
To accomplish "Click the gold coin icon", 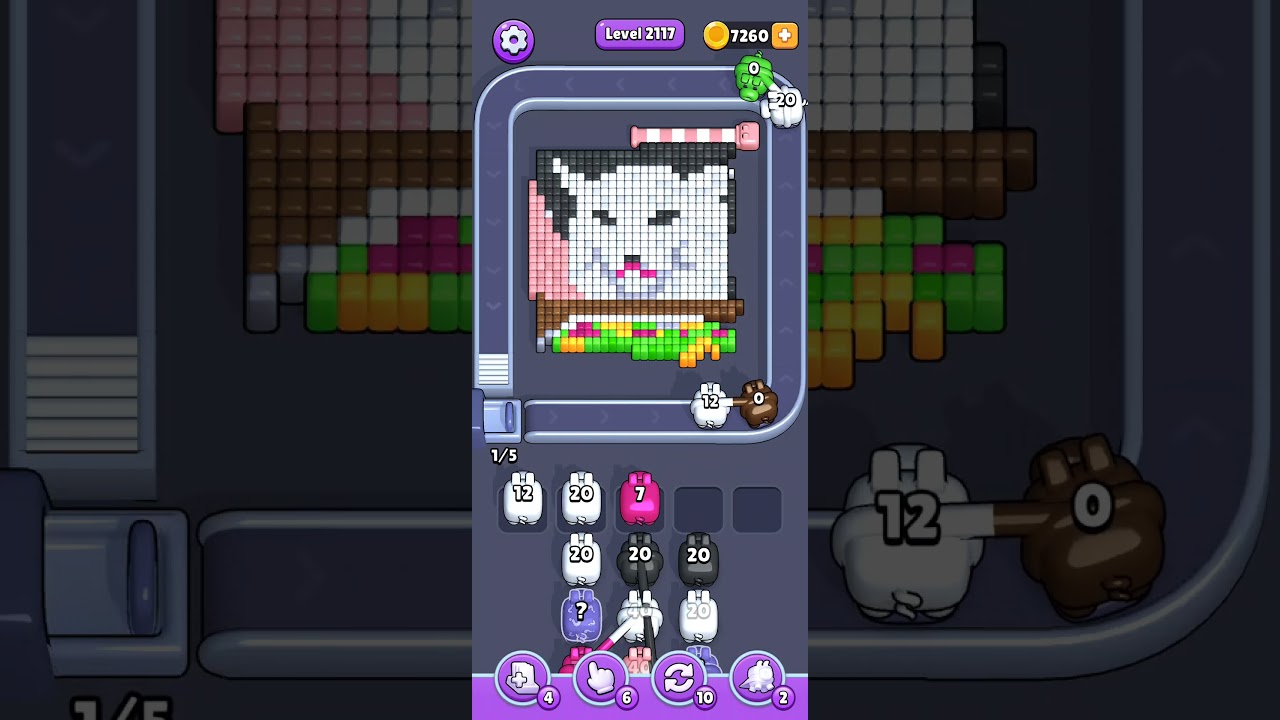I will click(x=718, y=35).
